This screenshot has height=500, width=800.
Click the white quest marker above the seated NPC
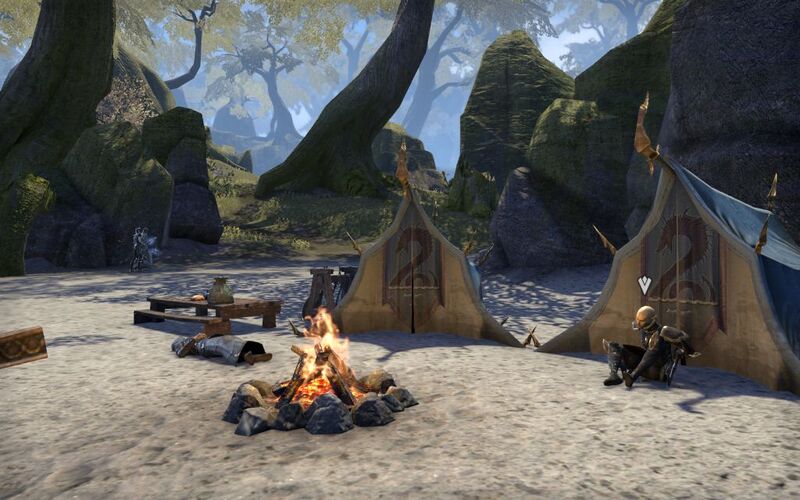click(644, 285)
